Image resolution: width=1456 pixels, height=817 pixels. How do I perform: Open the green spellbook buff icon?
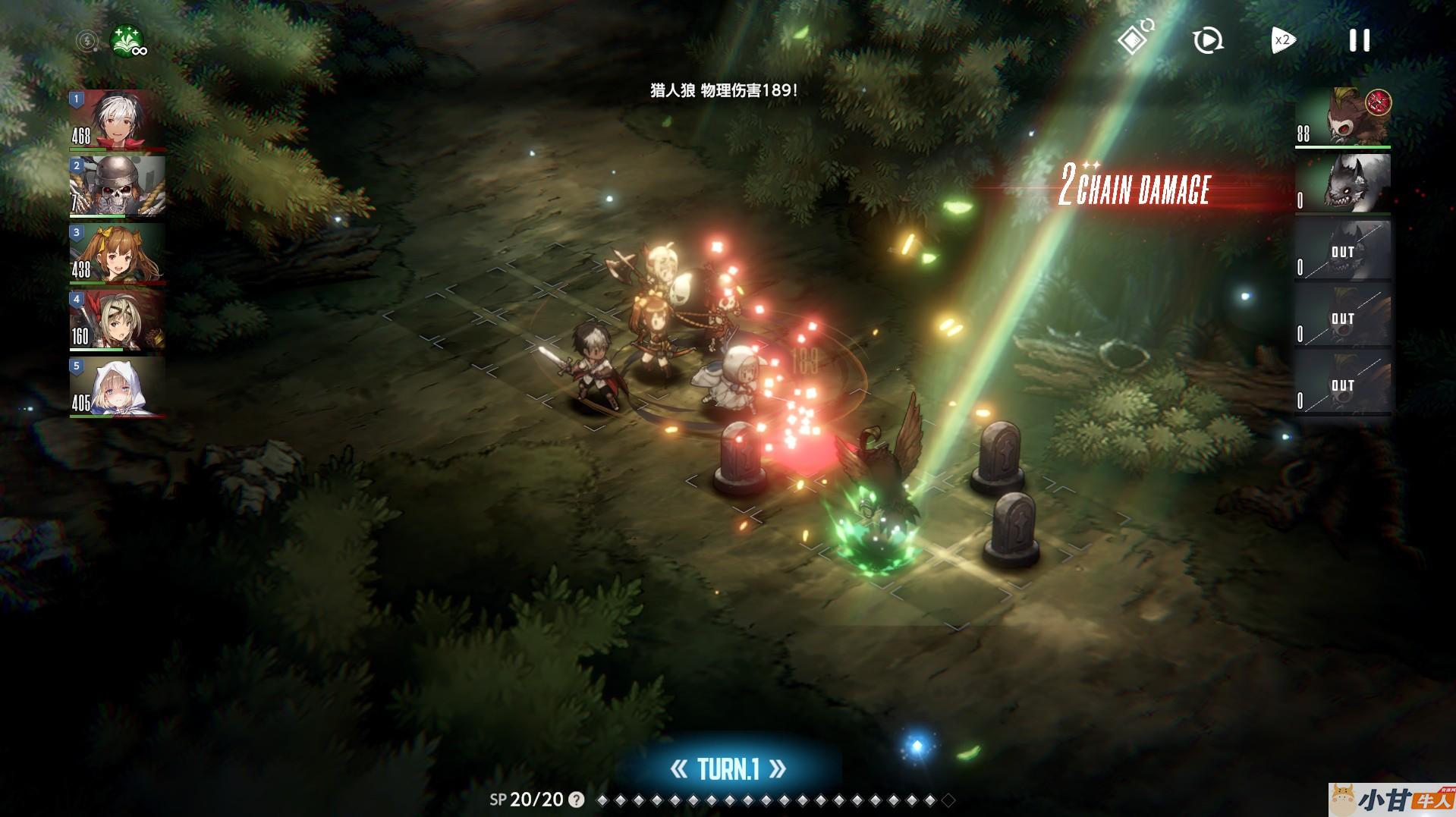coord(127,40)
